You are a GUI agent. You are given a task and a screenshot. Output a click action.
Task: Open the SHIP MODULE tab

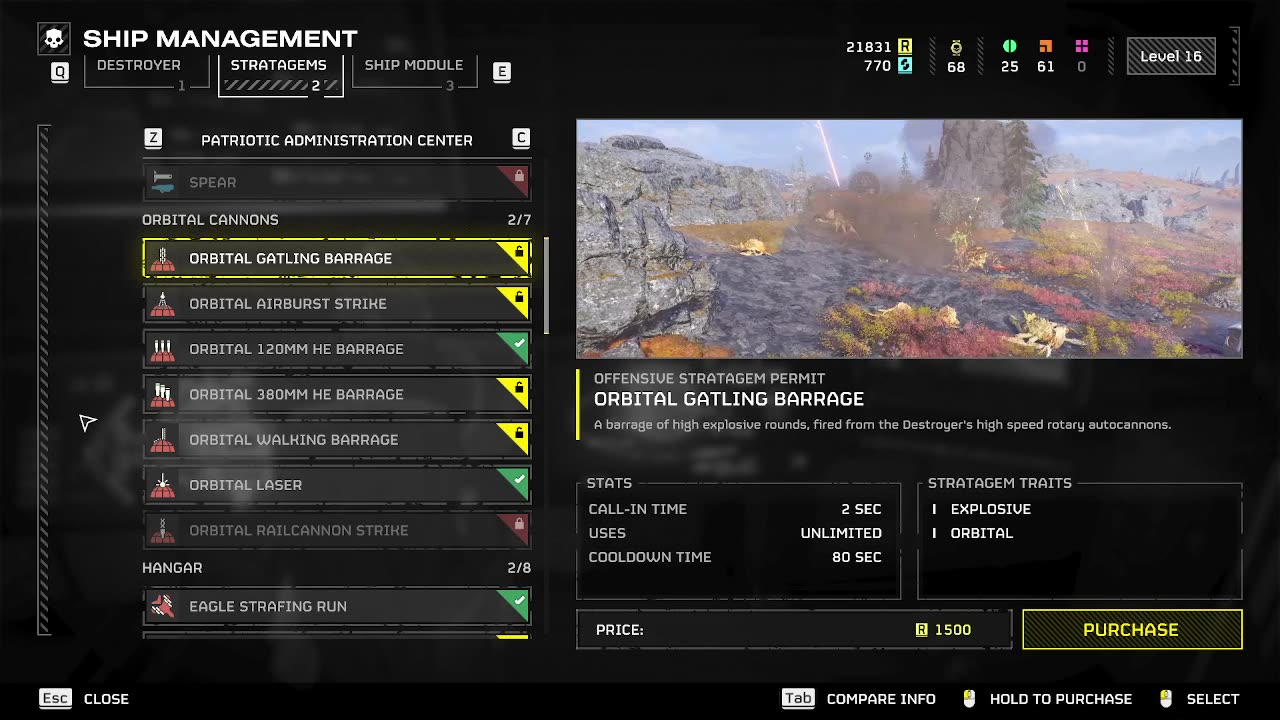pyautogui.click(x=413, y=64)
